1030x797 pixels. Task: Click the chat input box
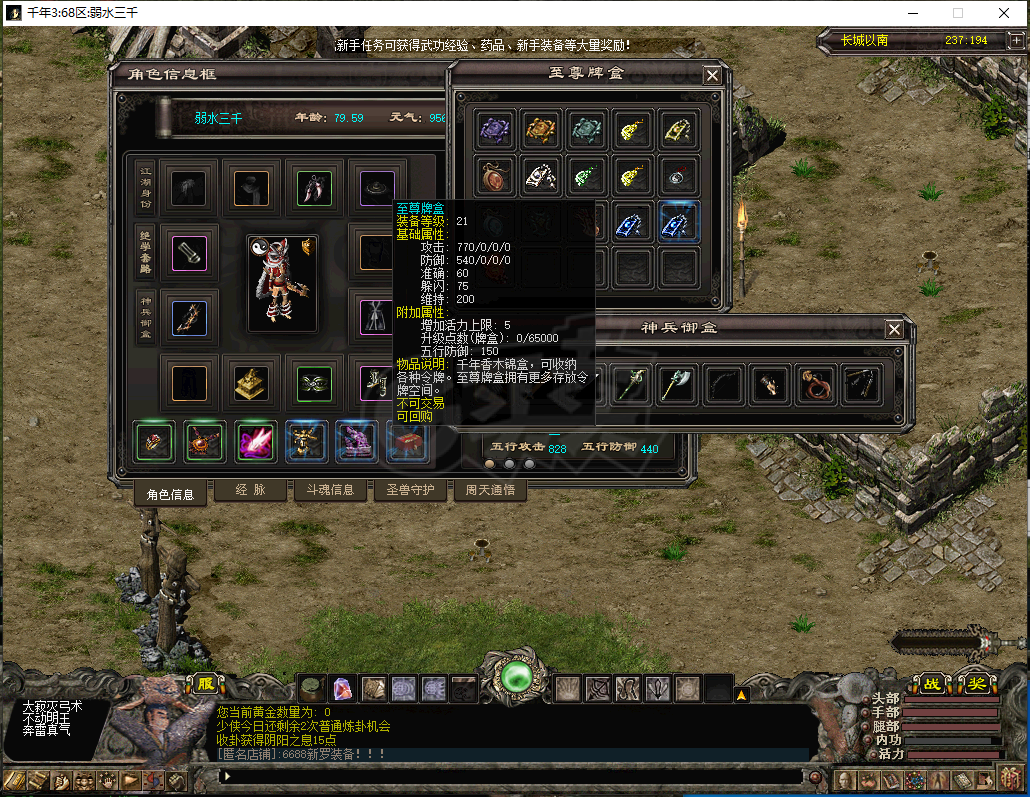(510, 775)
